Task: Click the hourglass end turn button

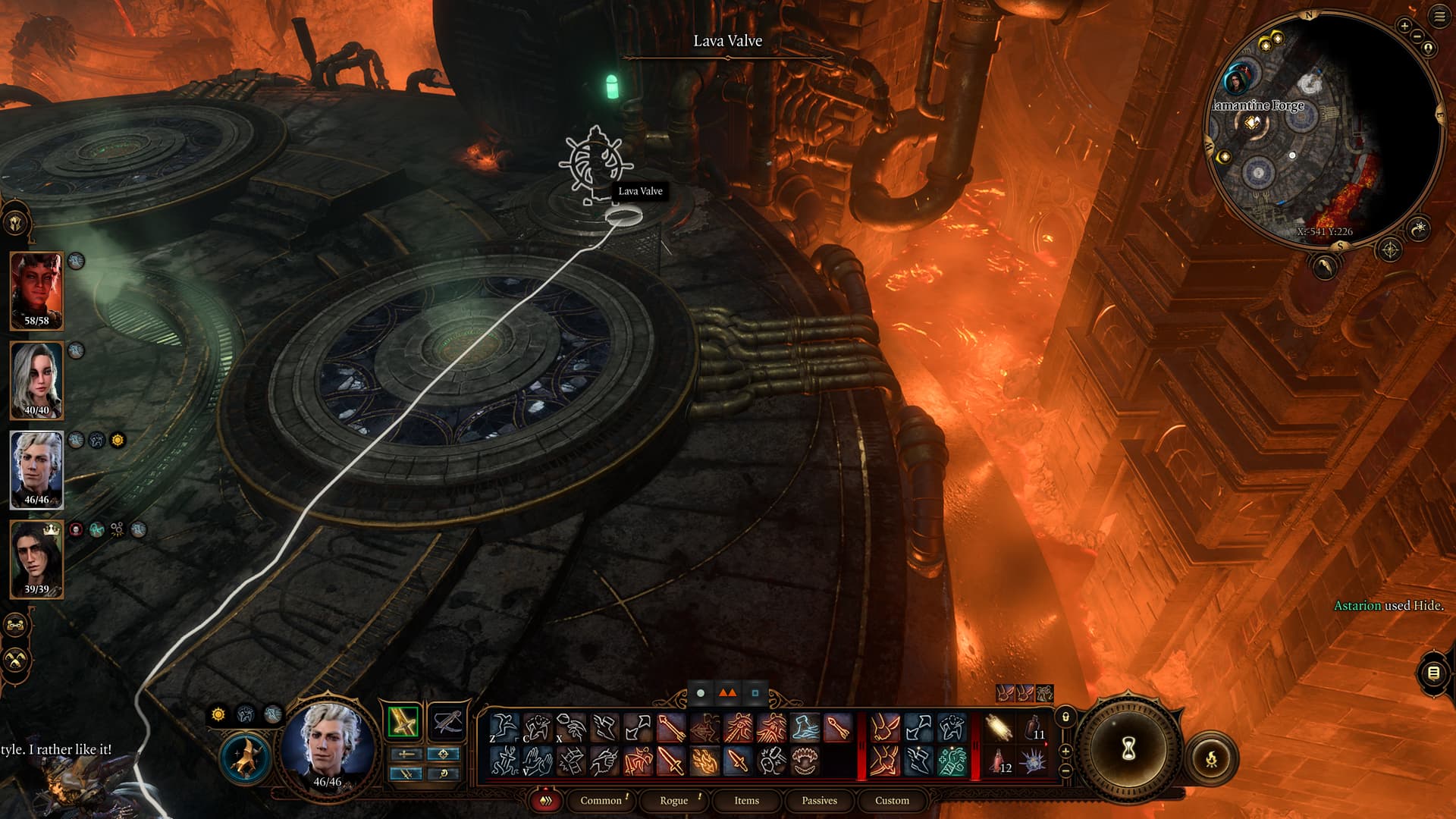Action: tap(1128, 749)
